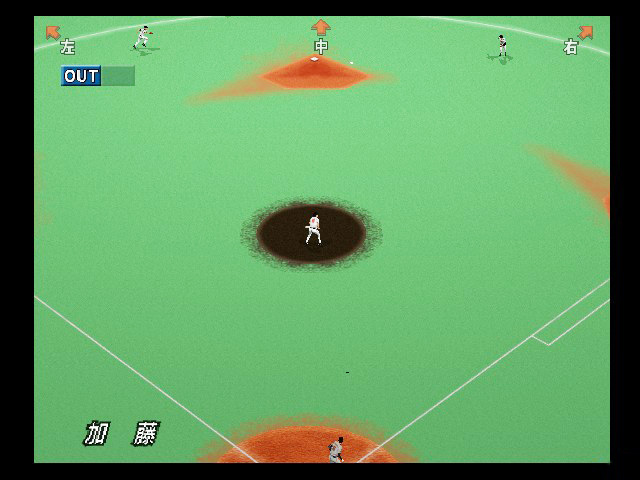Choose the center field arrow marker
640x480 pixels.
click(x=320, y=27)
